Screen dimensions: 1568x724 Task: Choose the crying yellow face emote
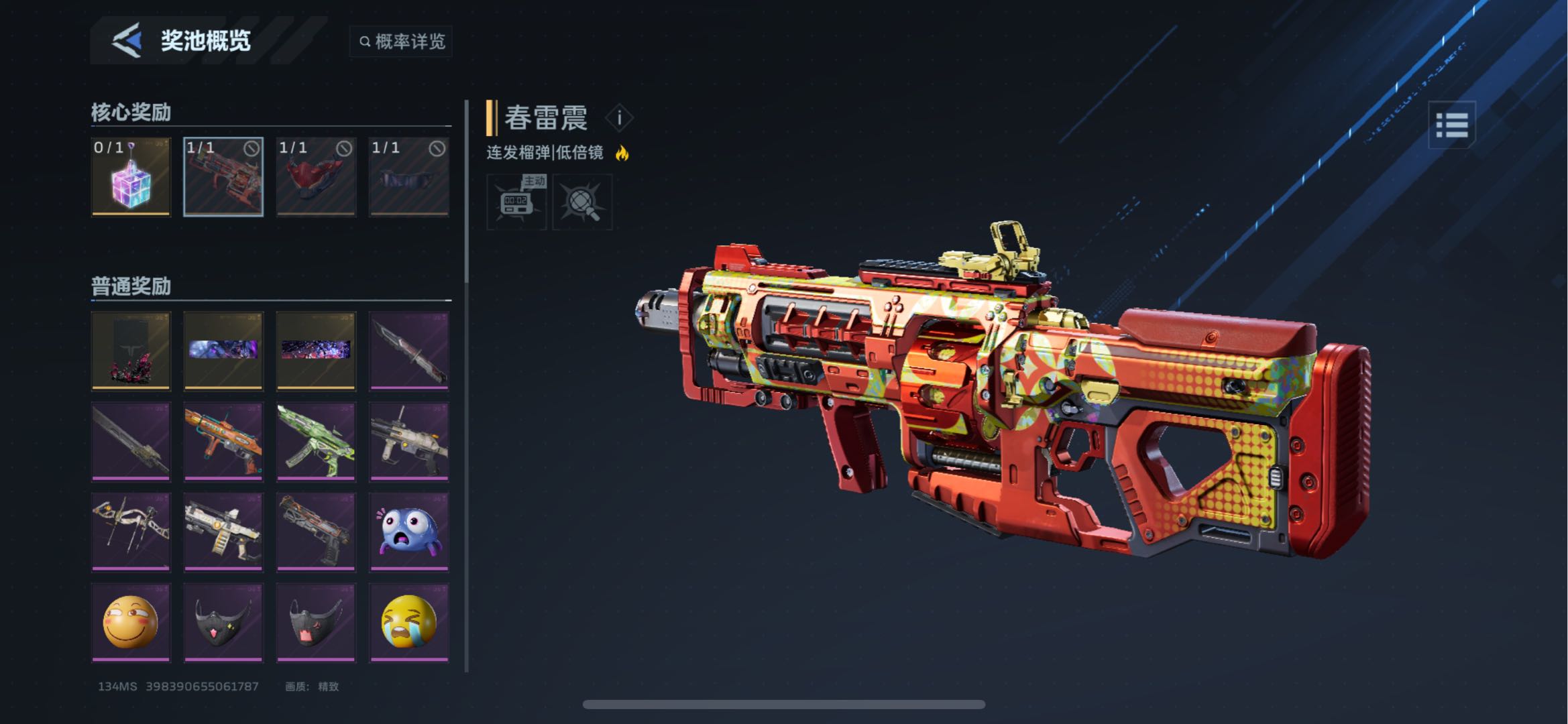tap(409, 622)
